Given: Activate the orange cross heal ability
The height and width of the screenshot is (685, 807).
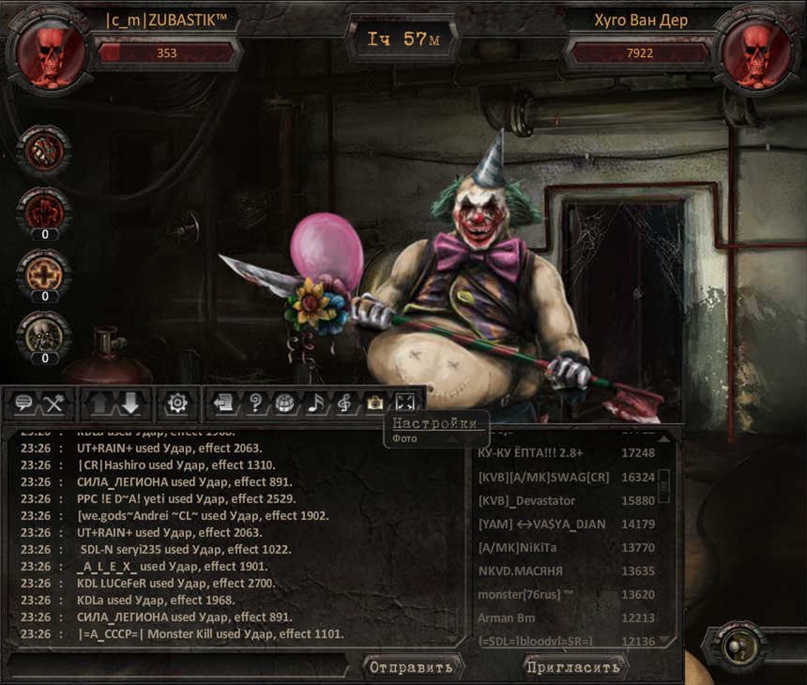Looking at the screenshot, I should pyautogui.click(x=43, y=272).
